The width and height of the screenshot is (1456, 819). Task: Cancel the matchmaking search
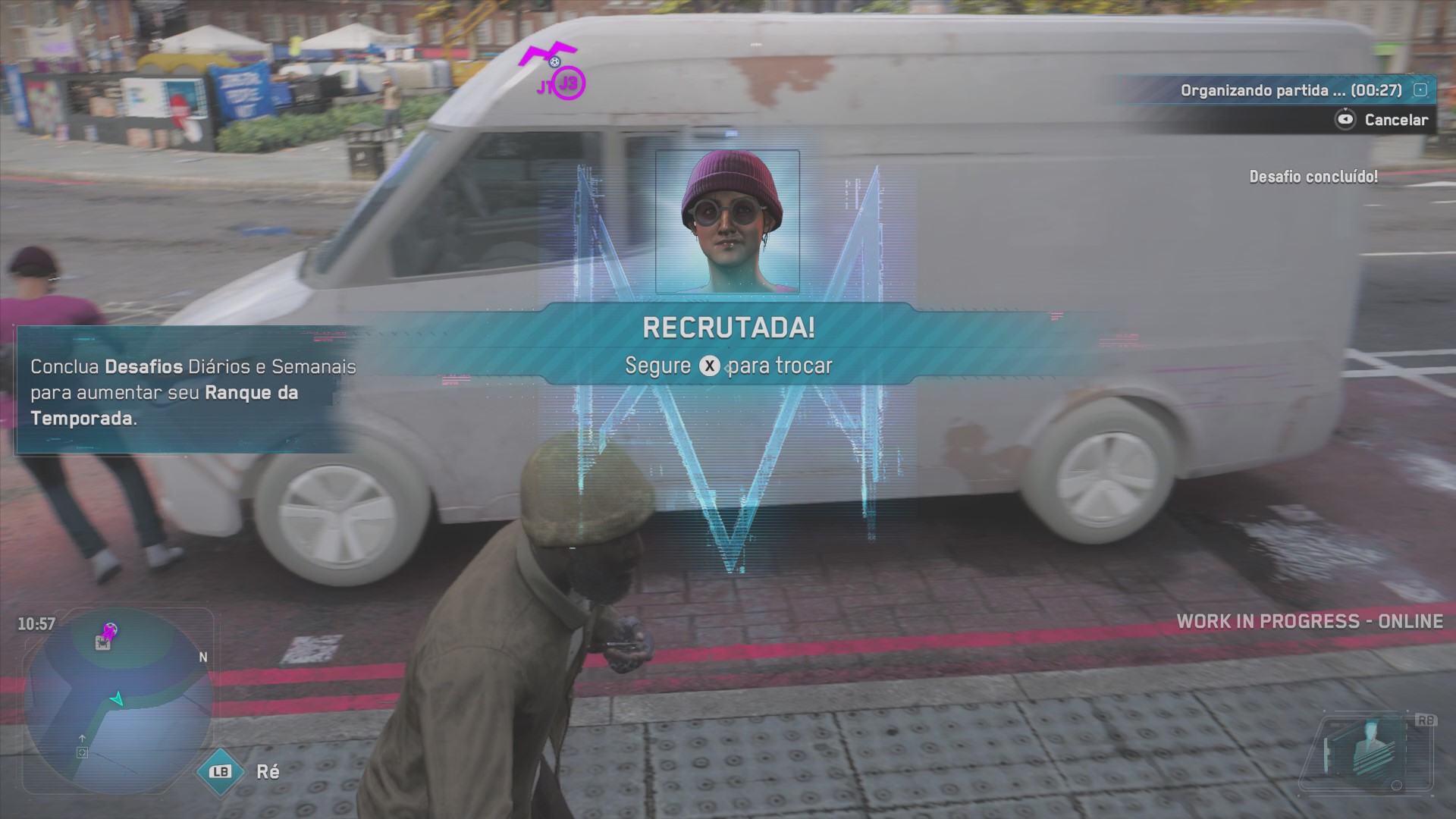(1383, 120)
